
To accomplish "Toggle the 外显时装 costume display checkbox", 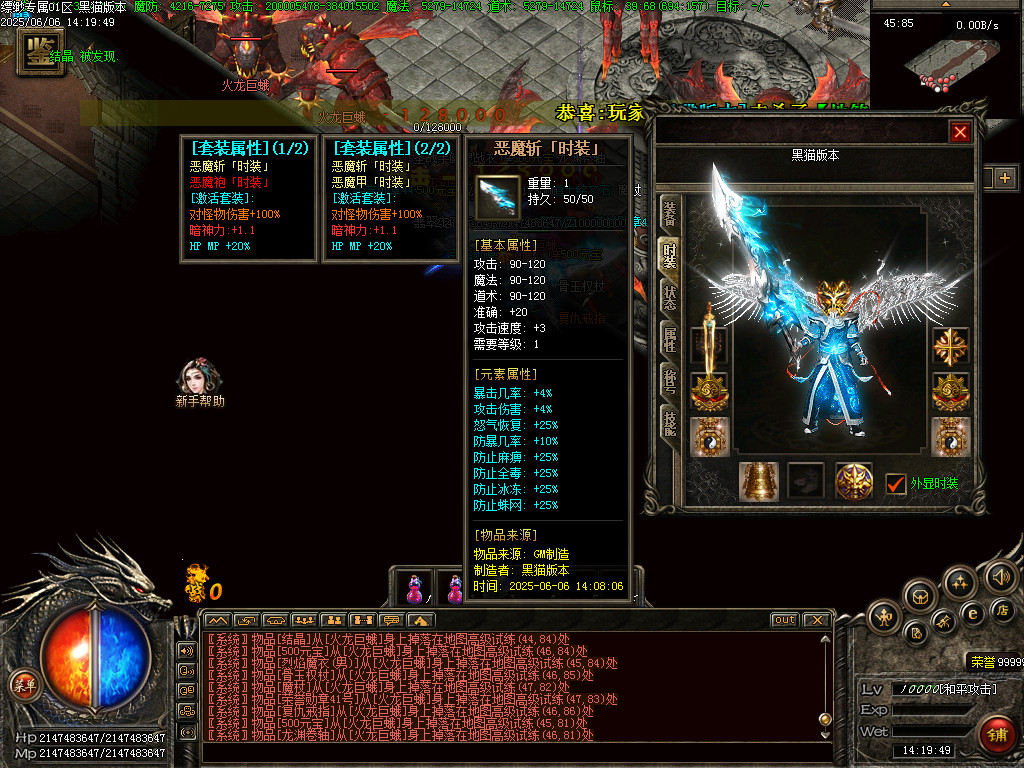I will (x=896, y=484).
